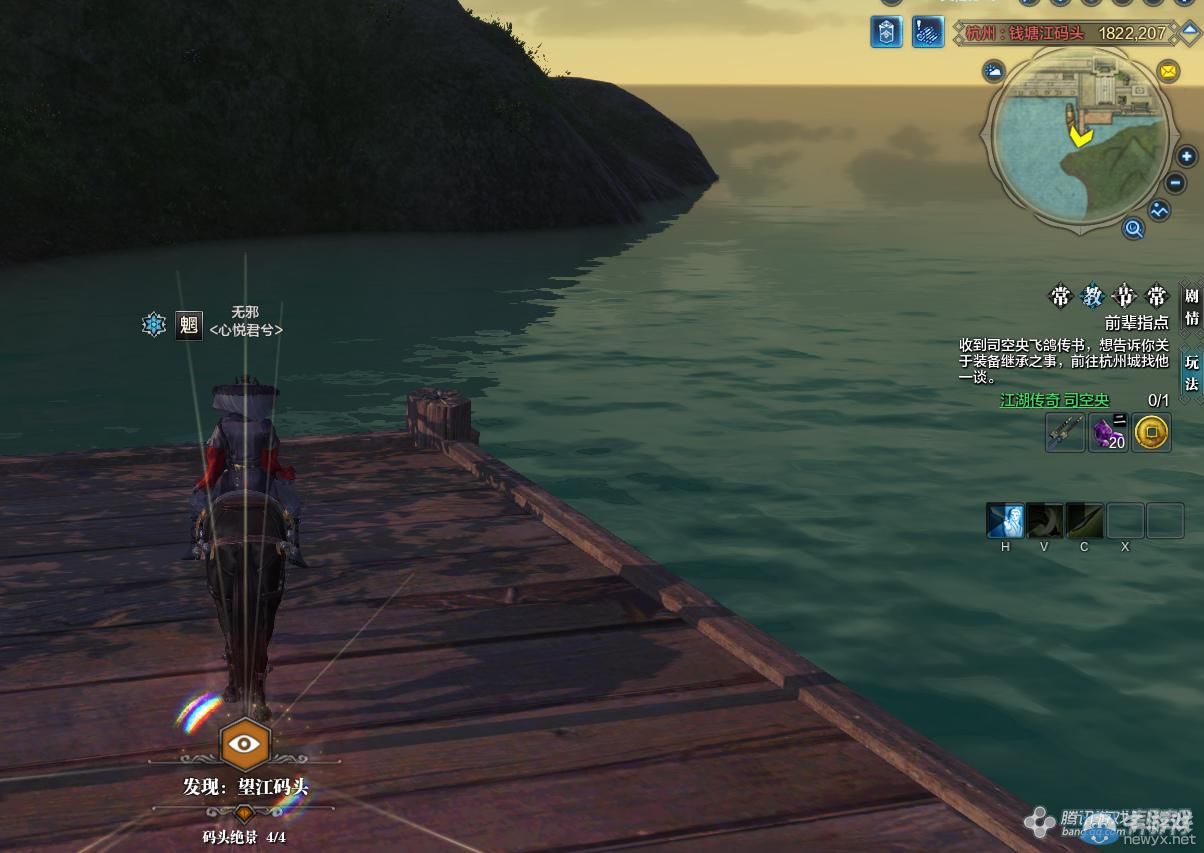Click the magnifier search button under minimap
Image resolution: width=1204 pixels, height=853 pixels.
(1133, 229)
